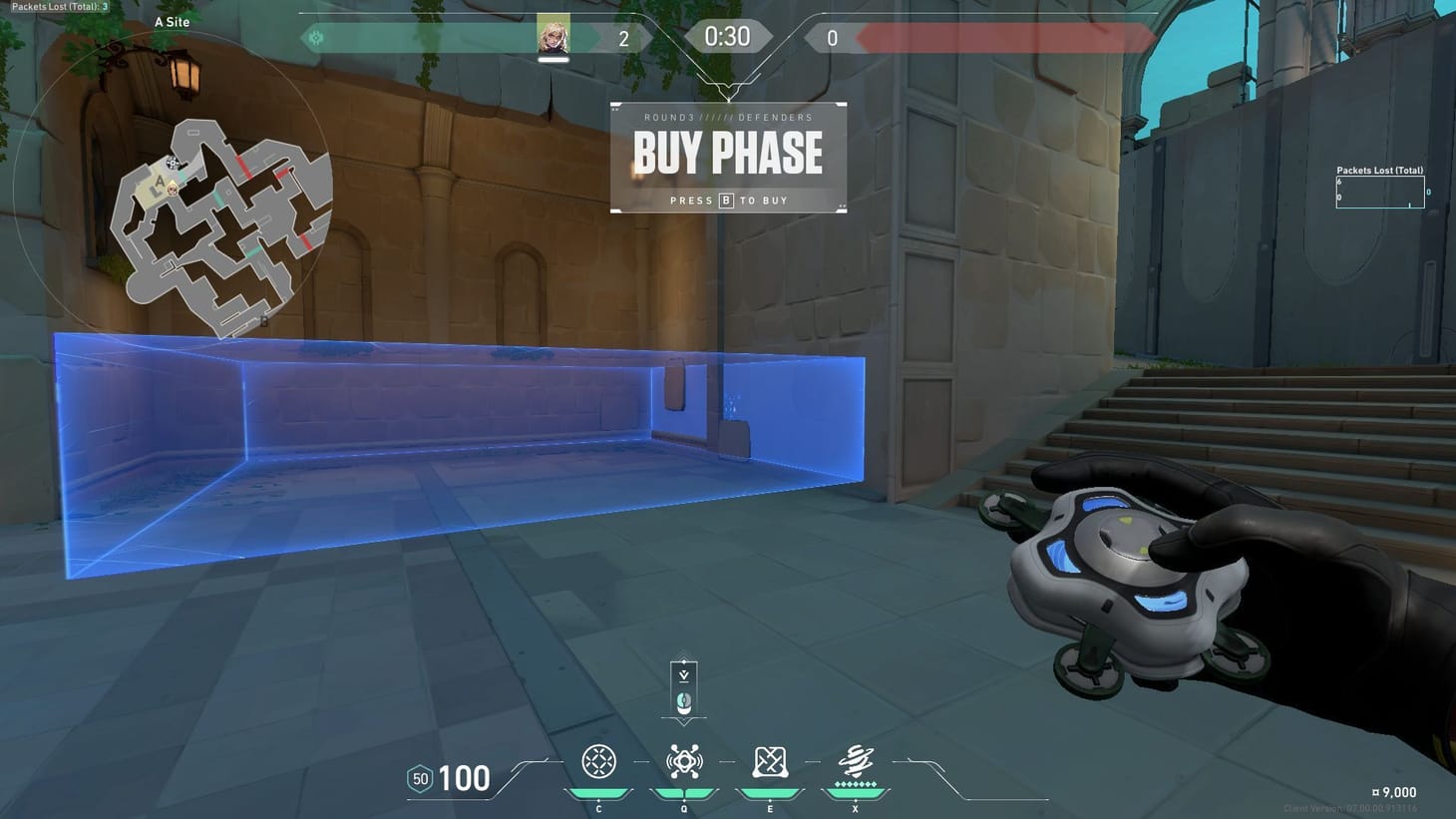Select the Turret ability icon
This screenshot has height=819, width=1456.
[x=769, y=761]
